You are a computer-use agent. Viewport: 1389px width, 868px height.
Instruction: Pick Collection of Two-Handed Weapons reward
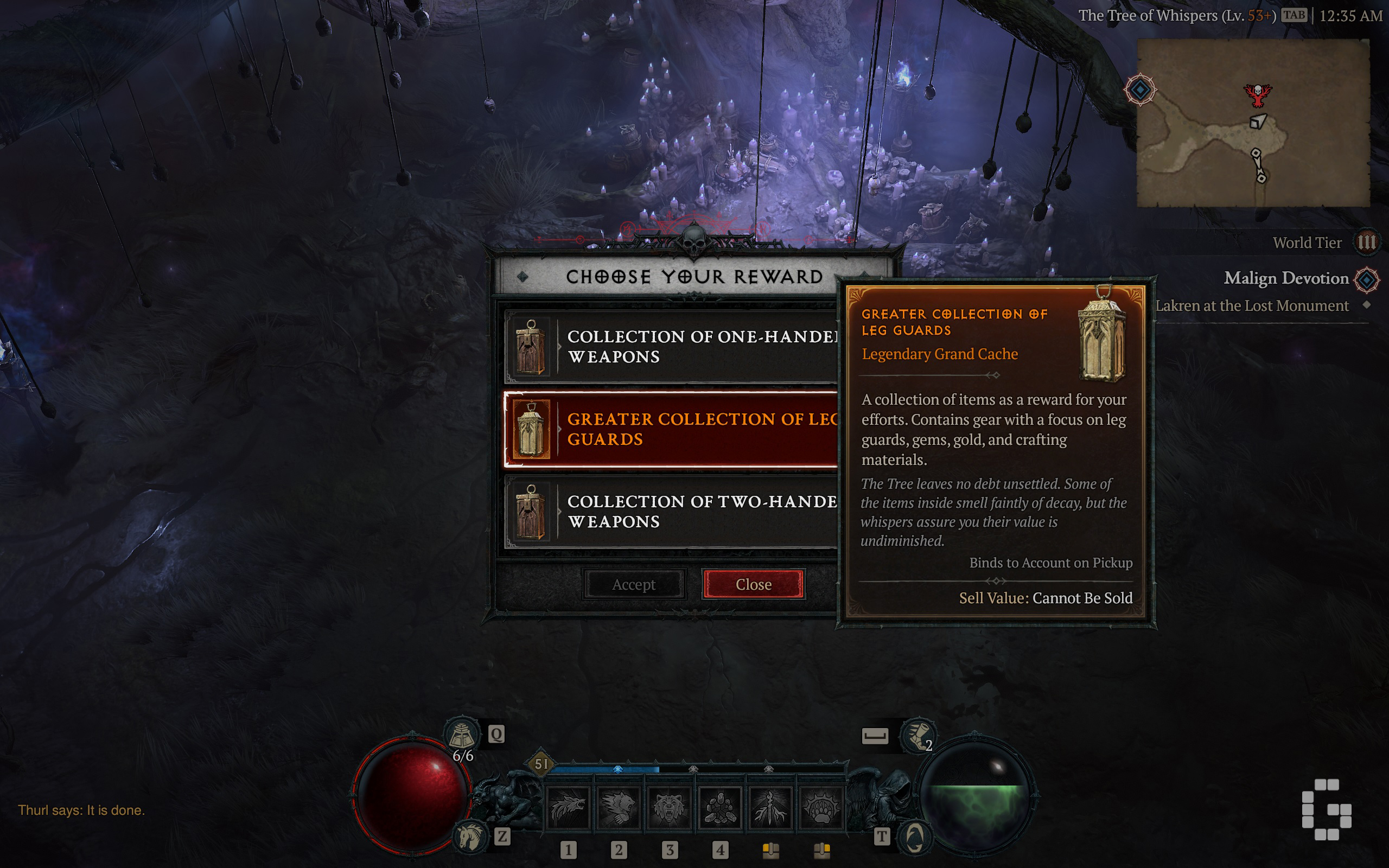click(671, 512)
